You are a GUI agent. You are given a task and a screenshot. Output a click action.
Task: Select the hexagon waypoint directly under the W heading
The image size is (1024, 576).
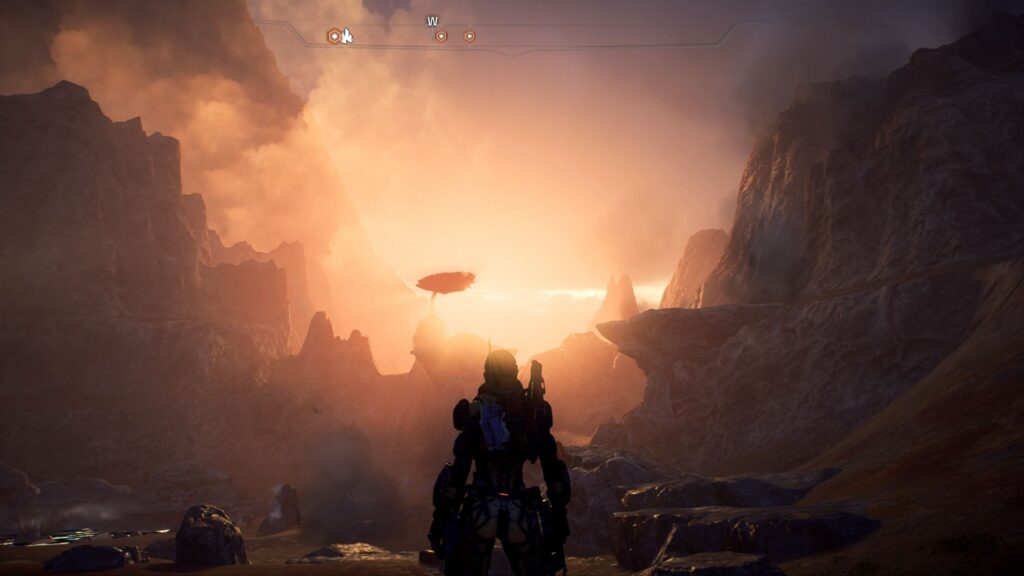[x=440, y=36]
